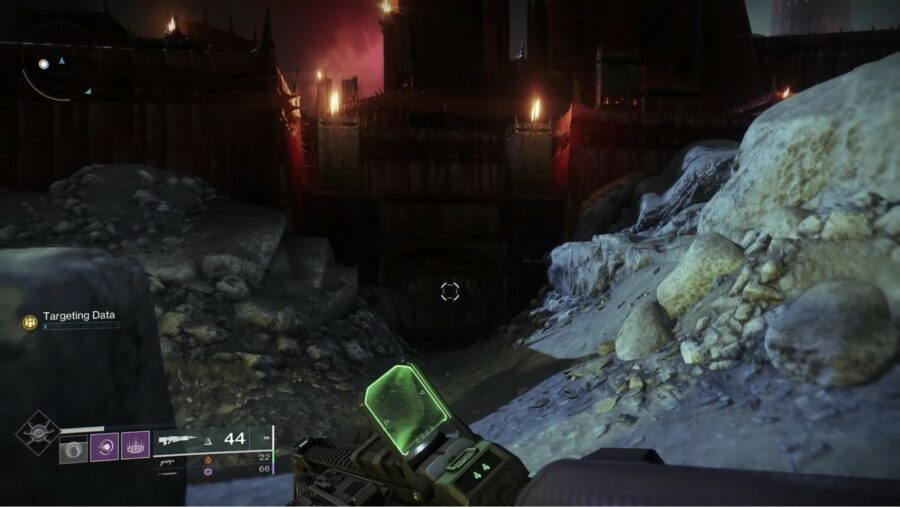Screen dimensions: 900x507
Task: Select the Targeting Data objective tracker
Action: click(x=75, y=316)
